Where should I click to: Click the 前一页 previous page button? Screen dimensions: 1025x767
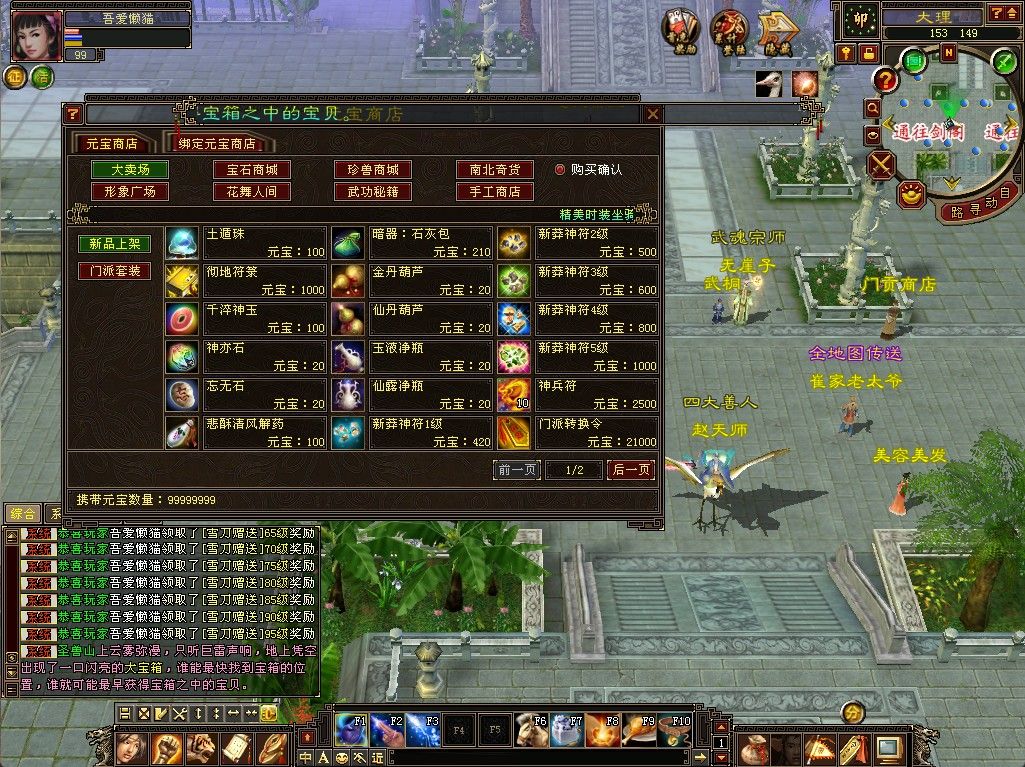[517, 470]
